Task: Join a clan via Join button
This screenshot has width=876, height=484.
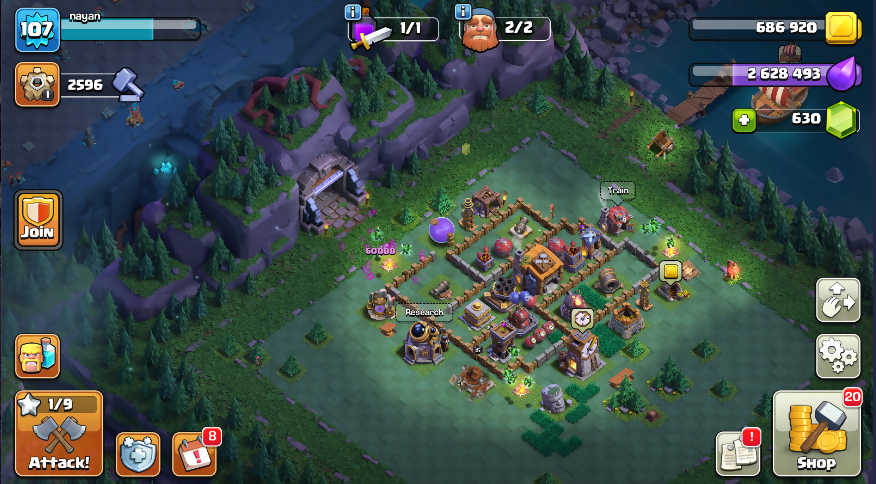Action: [x=38, y=220]
